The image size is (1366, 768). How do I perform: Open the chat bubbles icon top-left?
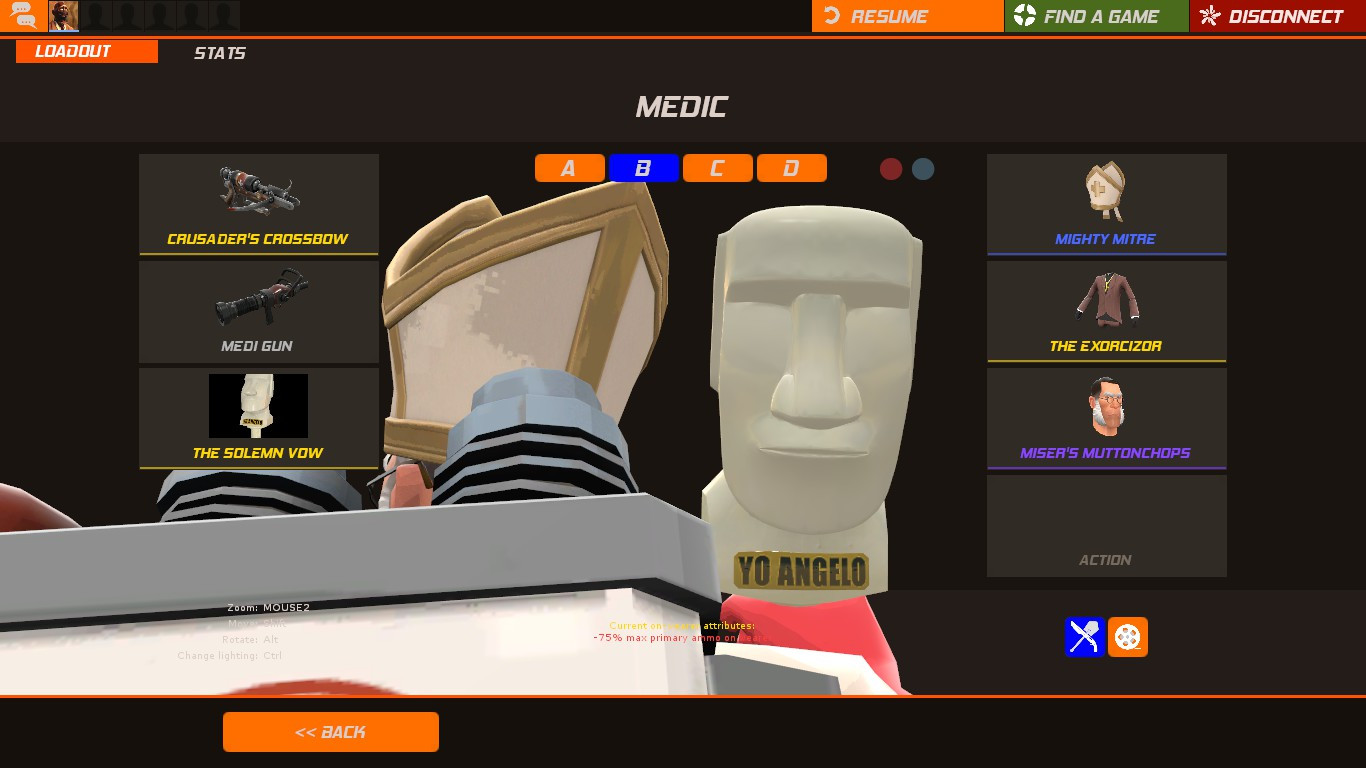point(22,15)
